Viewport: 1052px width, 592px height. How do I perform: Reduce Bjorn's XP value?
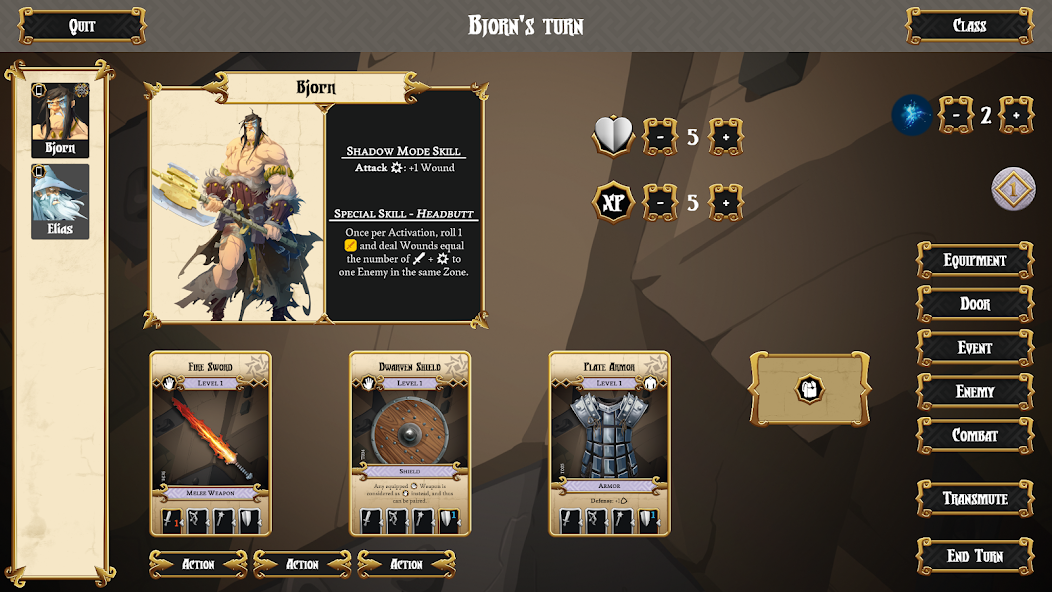click(x=660, y=203)
